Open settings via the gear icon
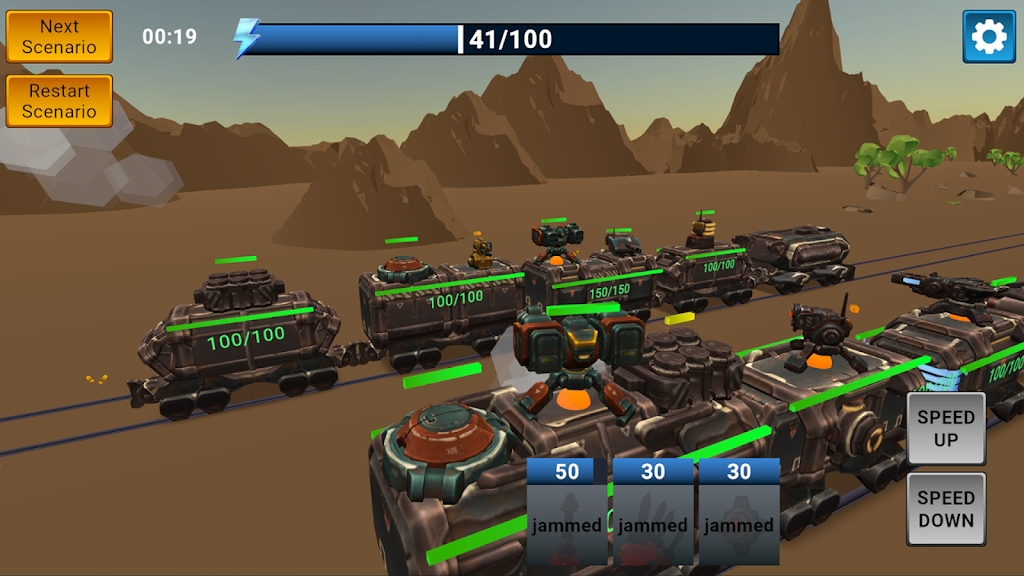Image resolution: width=1024 pixels, height=576 pixels. (989, 37)
